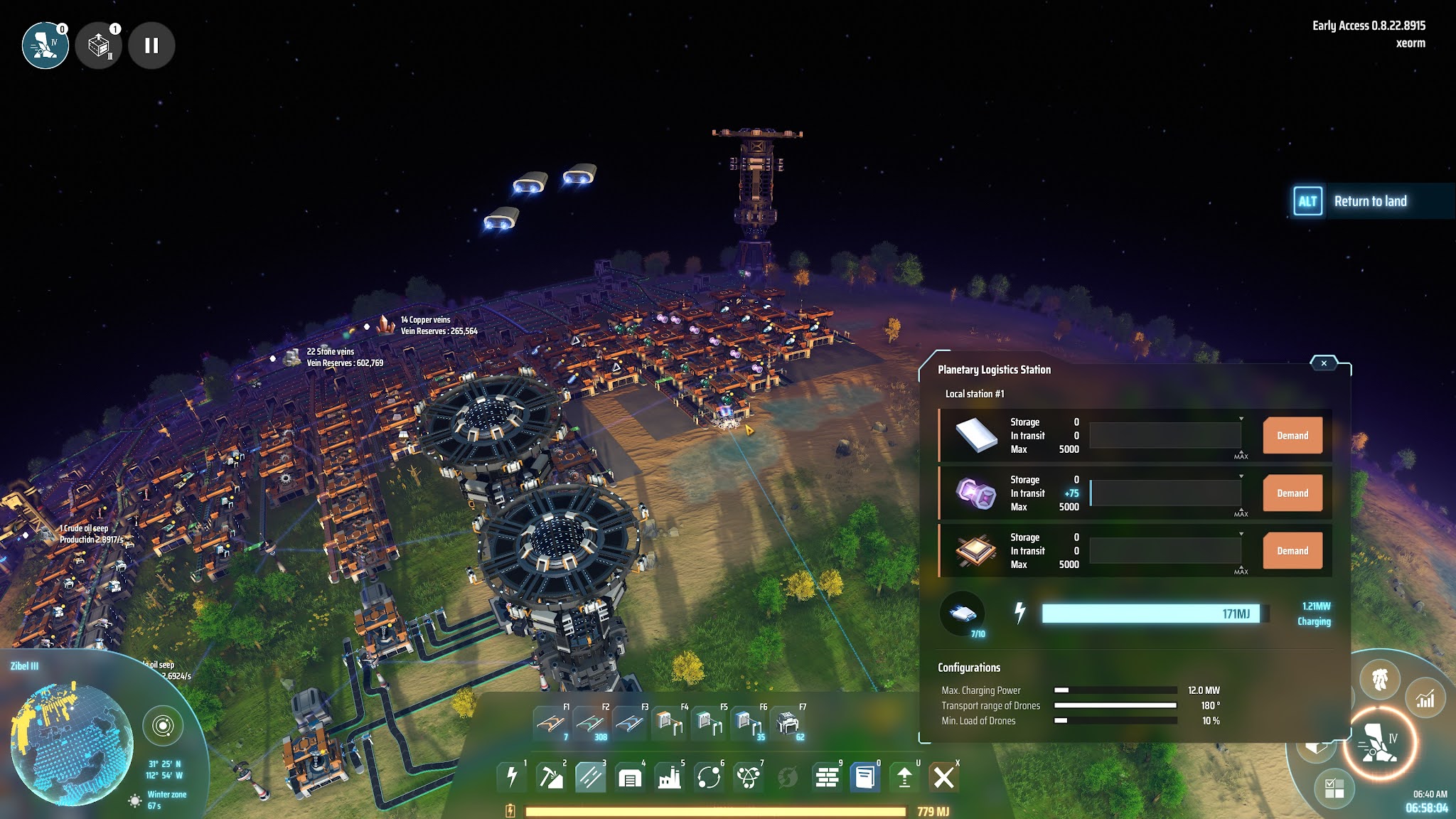Viewport: 1456px width, 819px height.
Task: Pause the game with the pause button
Action: (x=150, y=45)
